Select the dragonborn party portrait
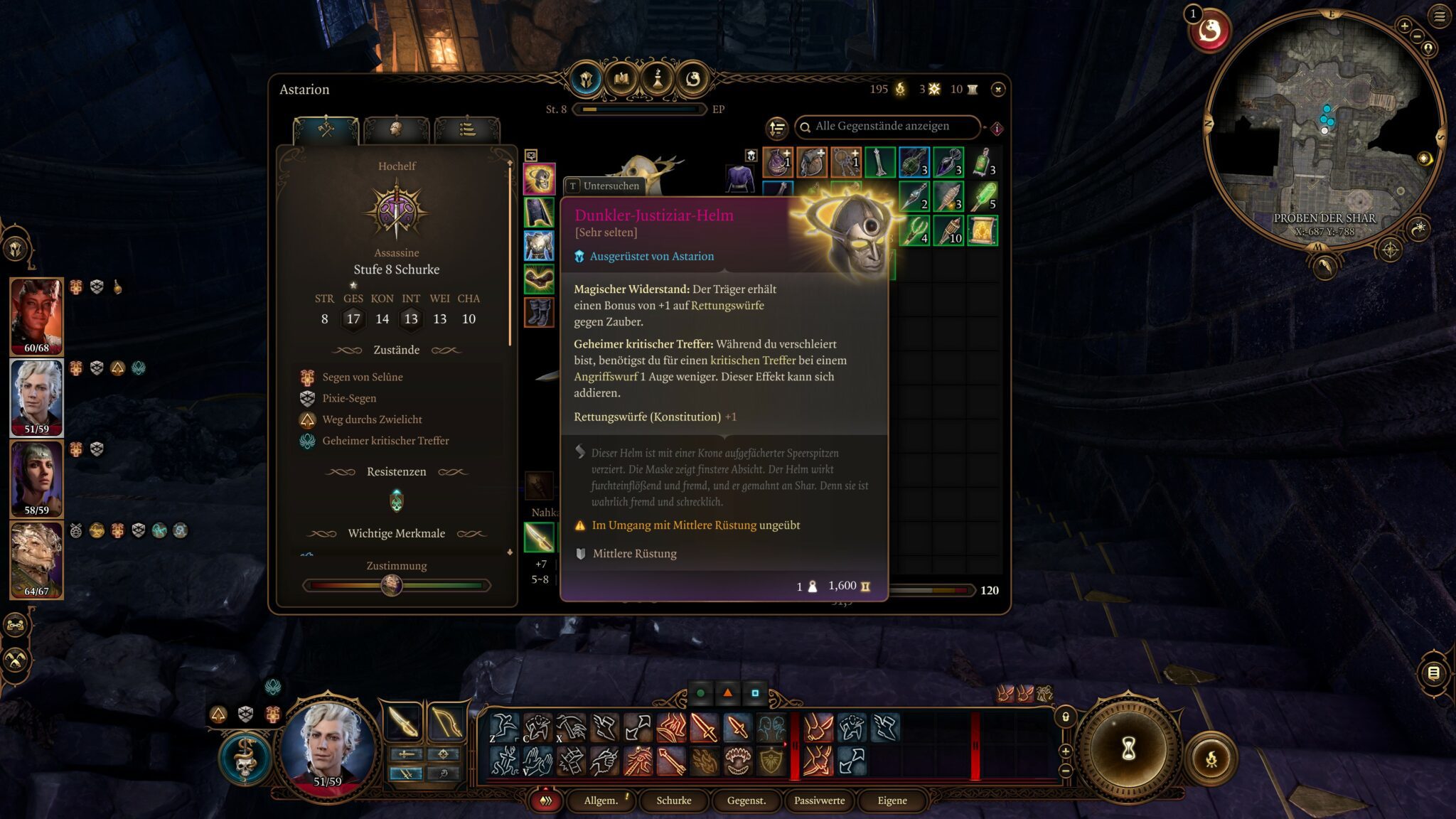This screenshot has height=819, width=1456. coord(36,560)
